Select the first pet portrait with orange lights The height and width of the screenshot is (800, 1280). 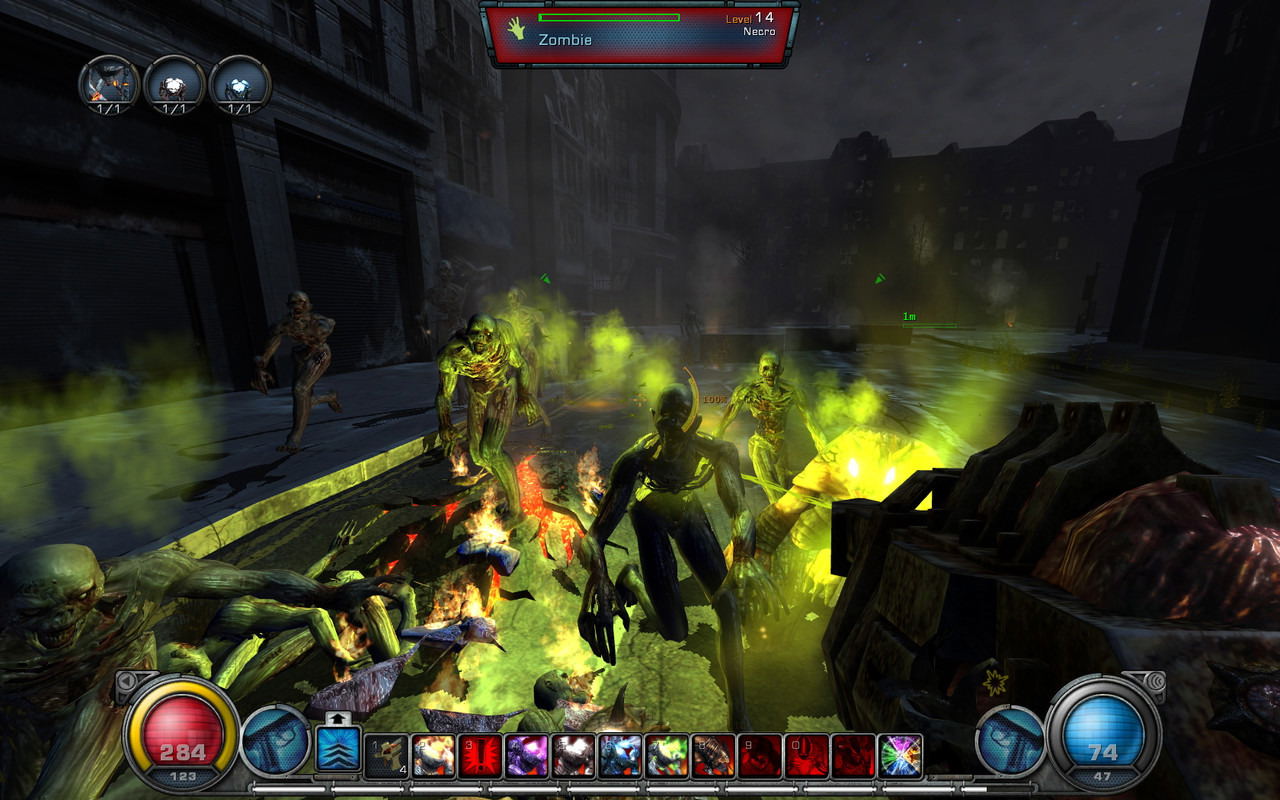109,83
